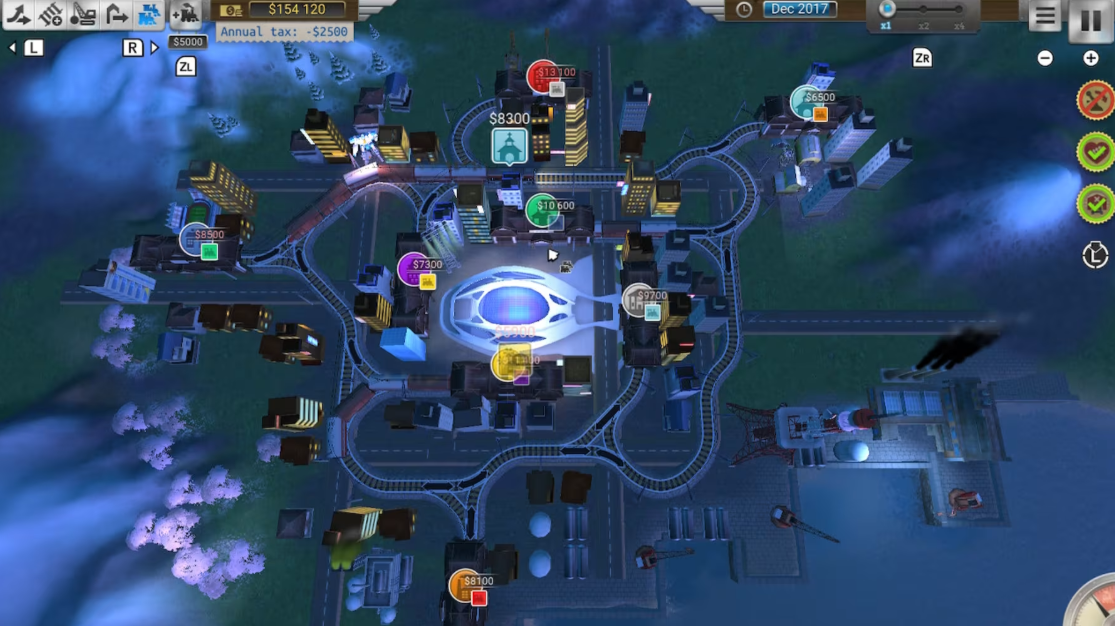
Task: Open the blue trains toolbar tab
Action: tap(150, 14)
